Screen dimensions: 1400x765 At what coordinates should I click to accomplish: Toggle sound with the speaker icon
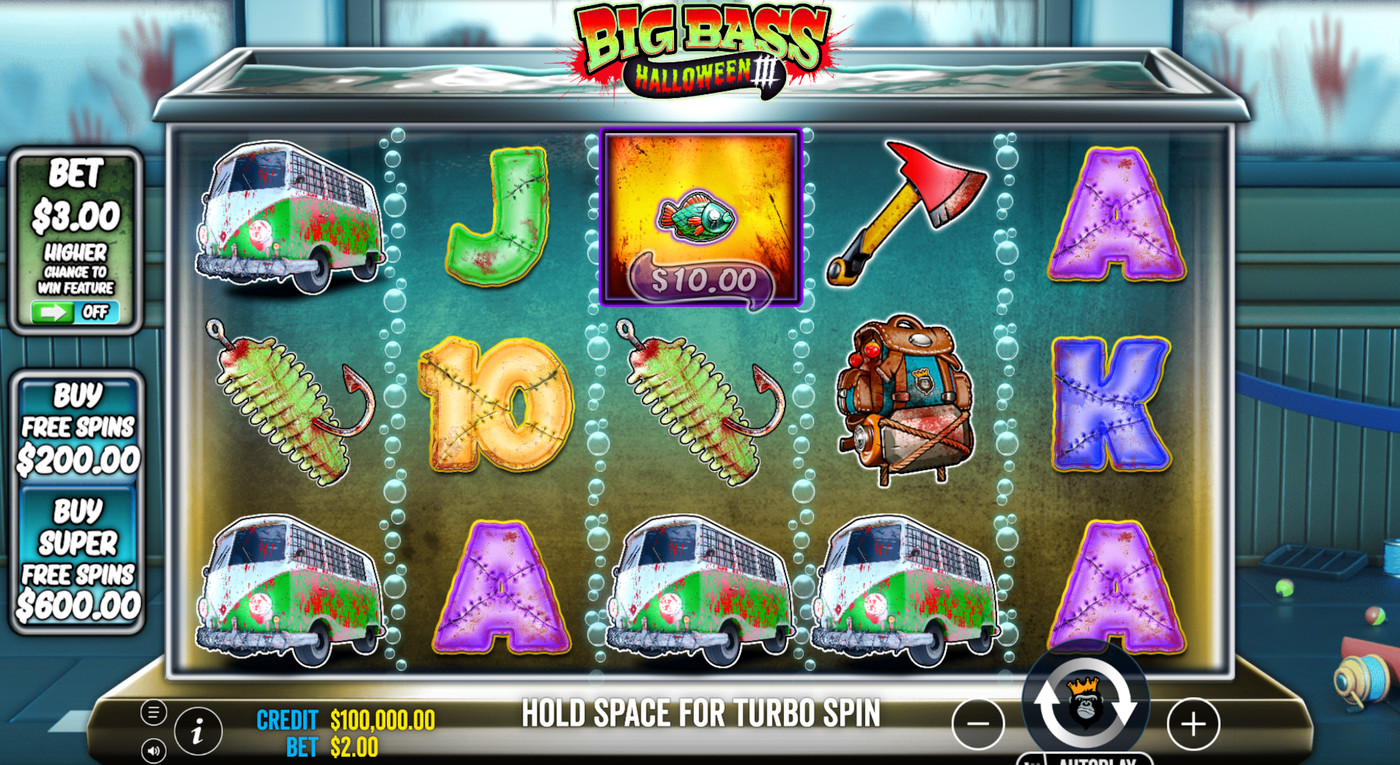154,749
